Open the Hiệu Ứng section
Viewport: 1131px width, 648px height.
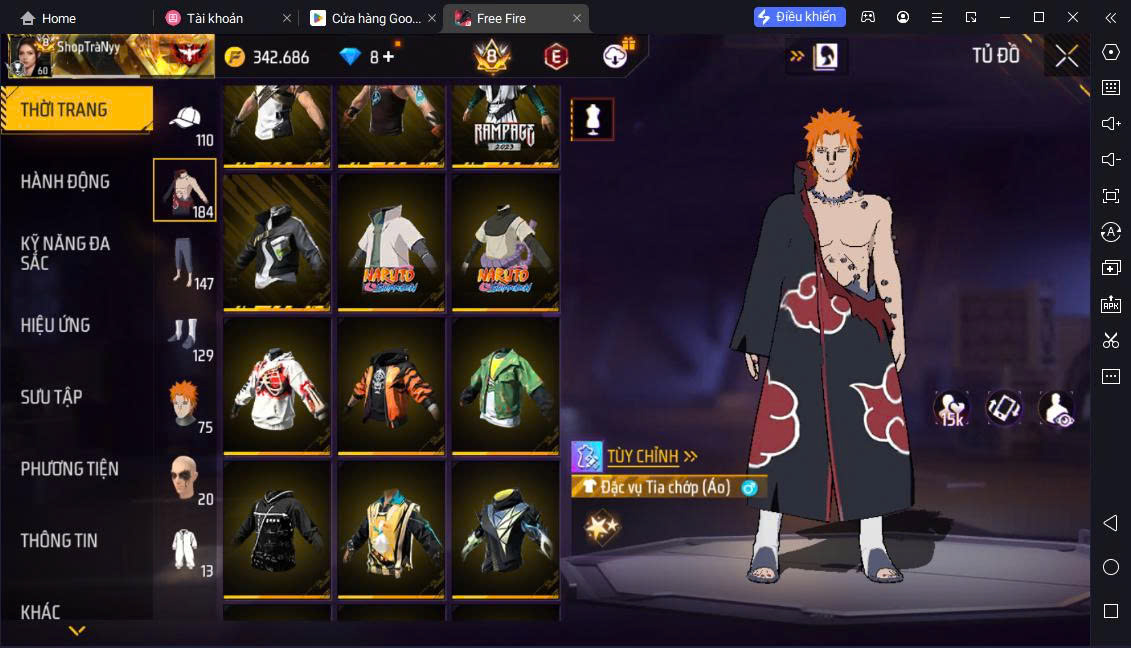click(56, 325)
